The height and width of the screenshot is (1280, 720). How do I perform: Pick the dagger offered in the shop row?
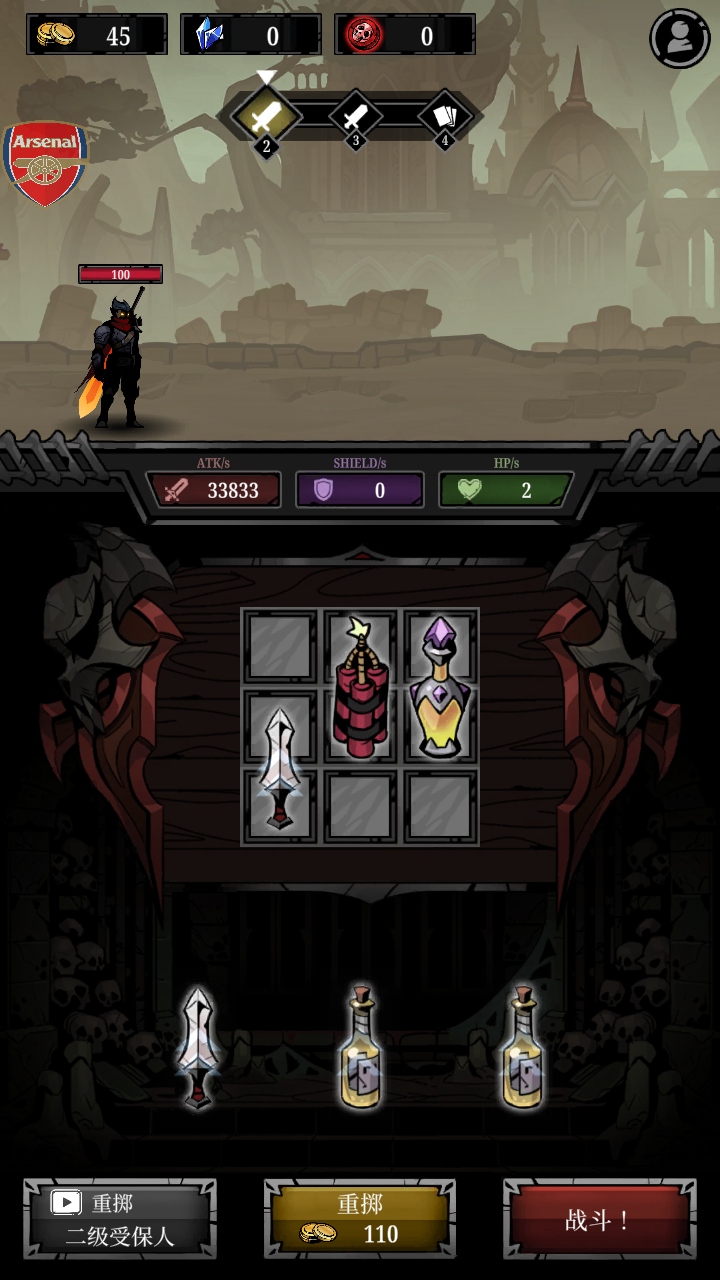[x=197, y=1048]
